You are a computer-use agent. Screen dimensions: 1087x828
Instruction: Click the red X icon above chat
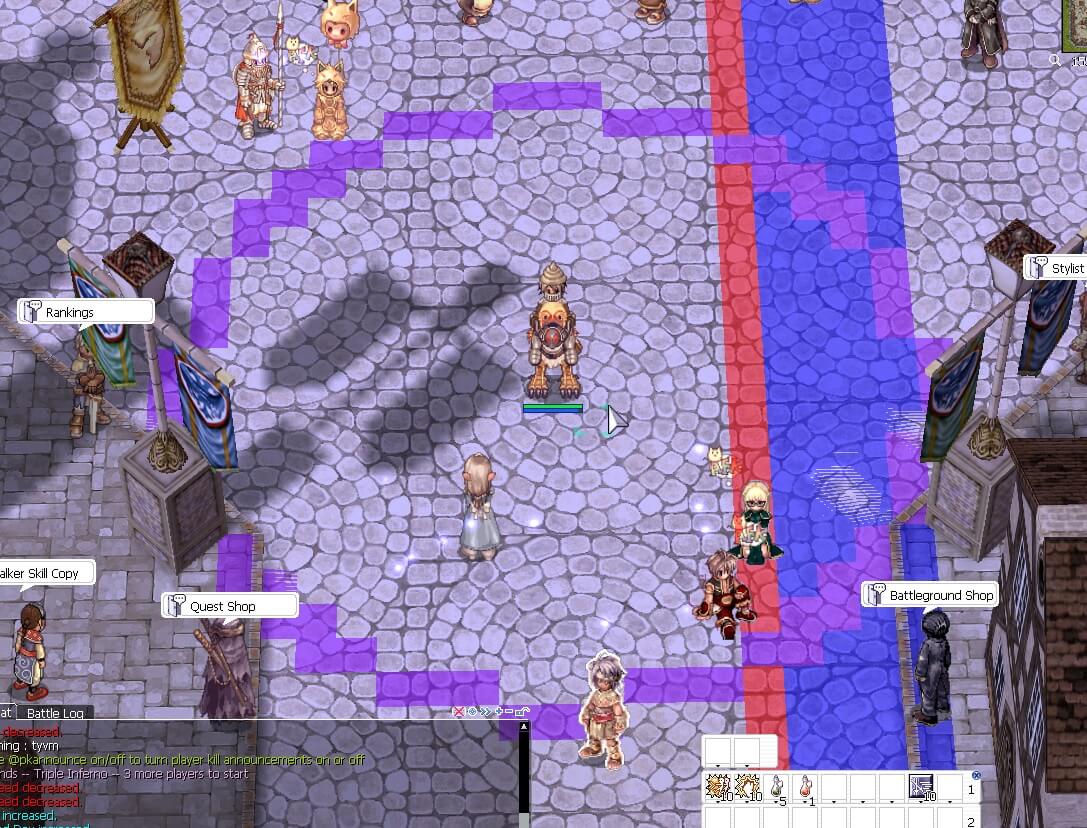coord(459,712)
